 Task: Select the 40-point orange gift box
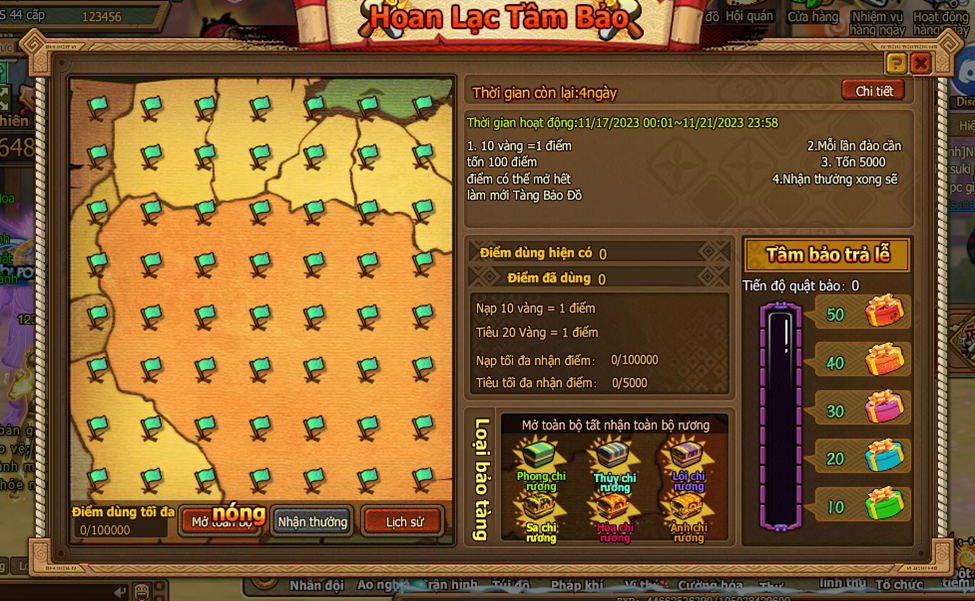coord(884,360)
